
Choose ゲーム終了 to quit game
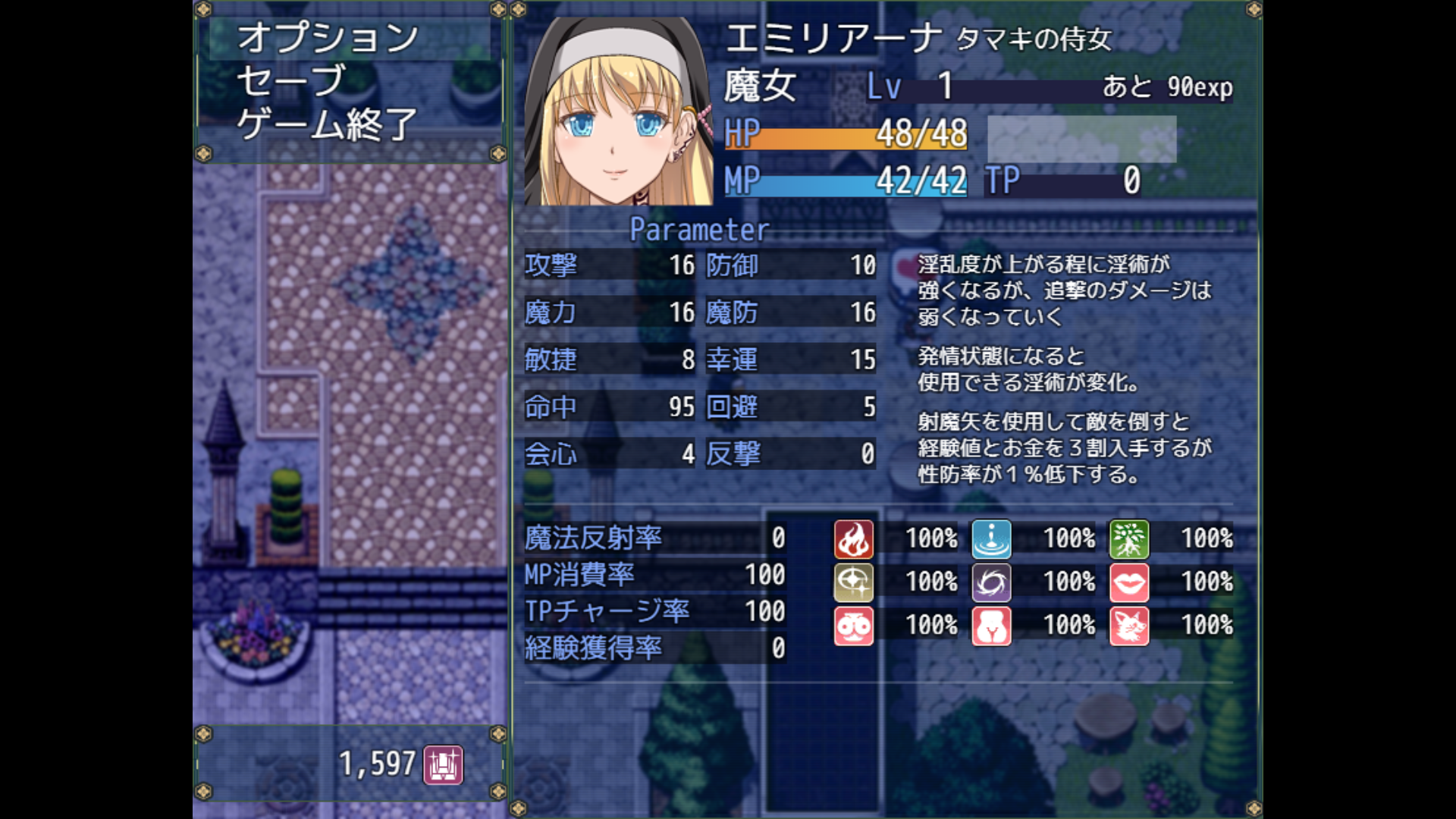click(x=328, y=124)
